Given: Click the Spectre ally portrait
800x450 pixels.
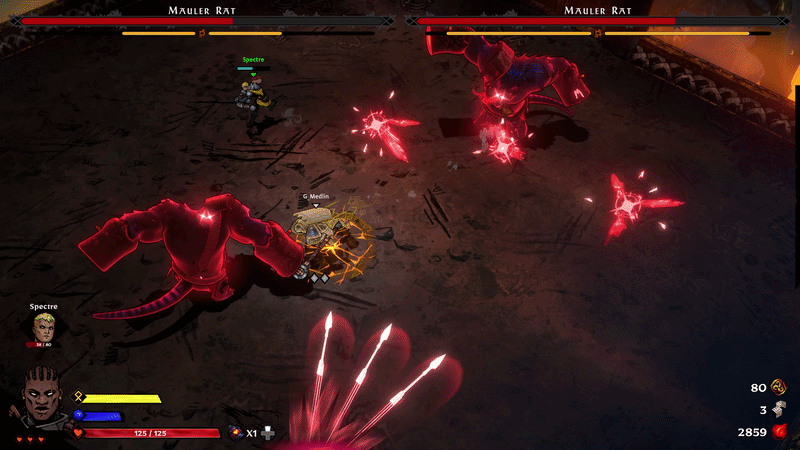Looking at the screenshot, I should click(x=43, y=326).
